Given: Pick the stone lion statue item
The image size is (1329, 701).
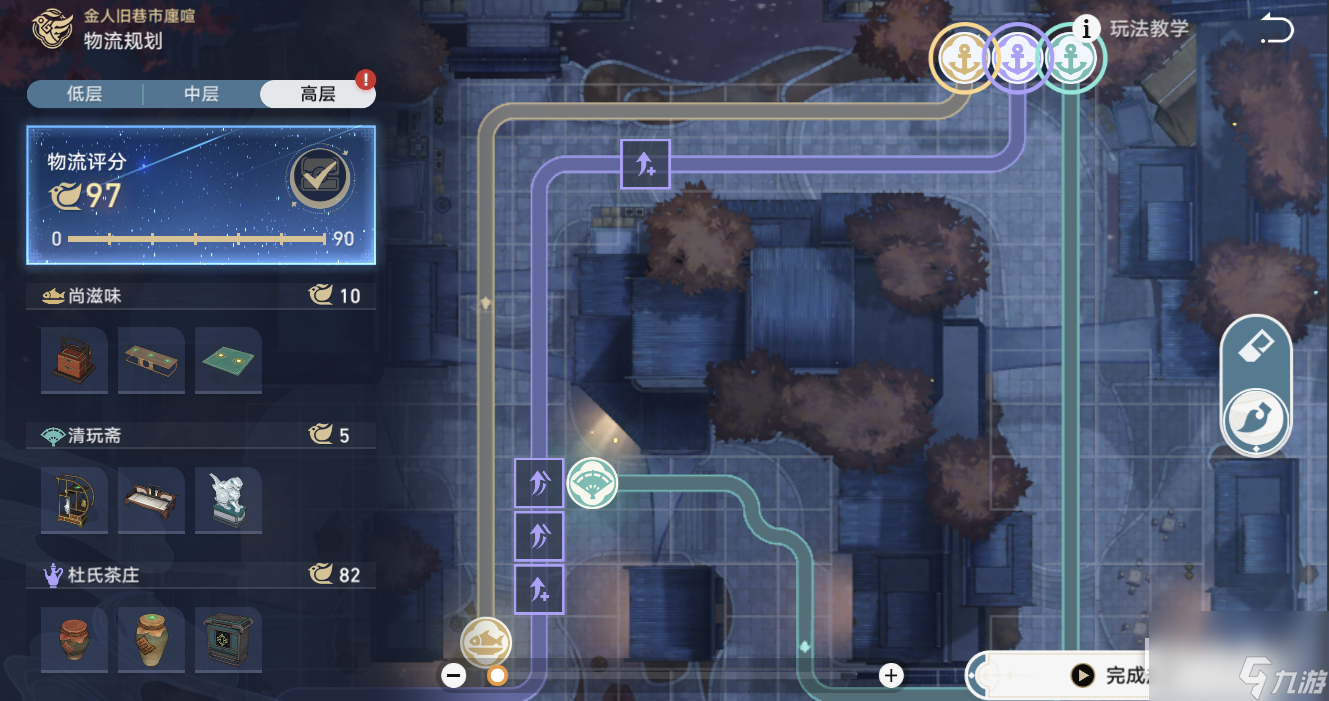Looking at the screenshot, I should (228, 500).
